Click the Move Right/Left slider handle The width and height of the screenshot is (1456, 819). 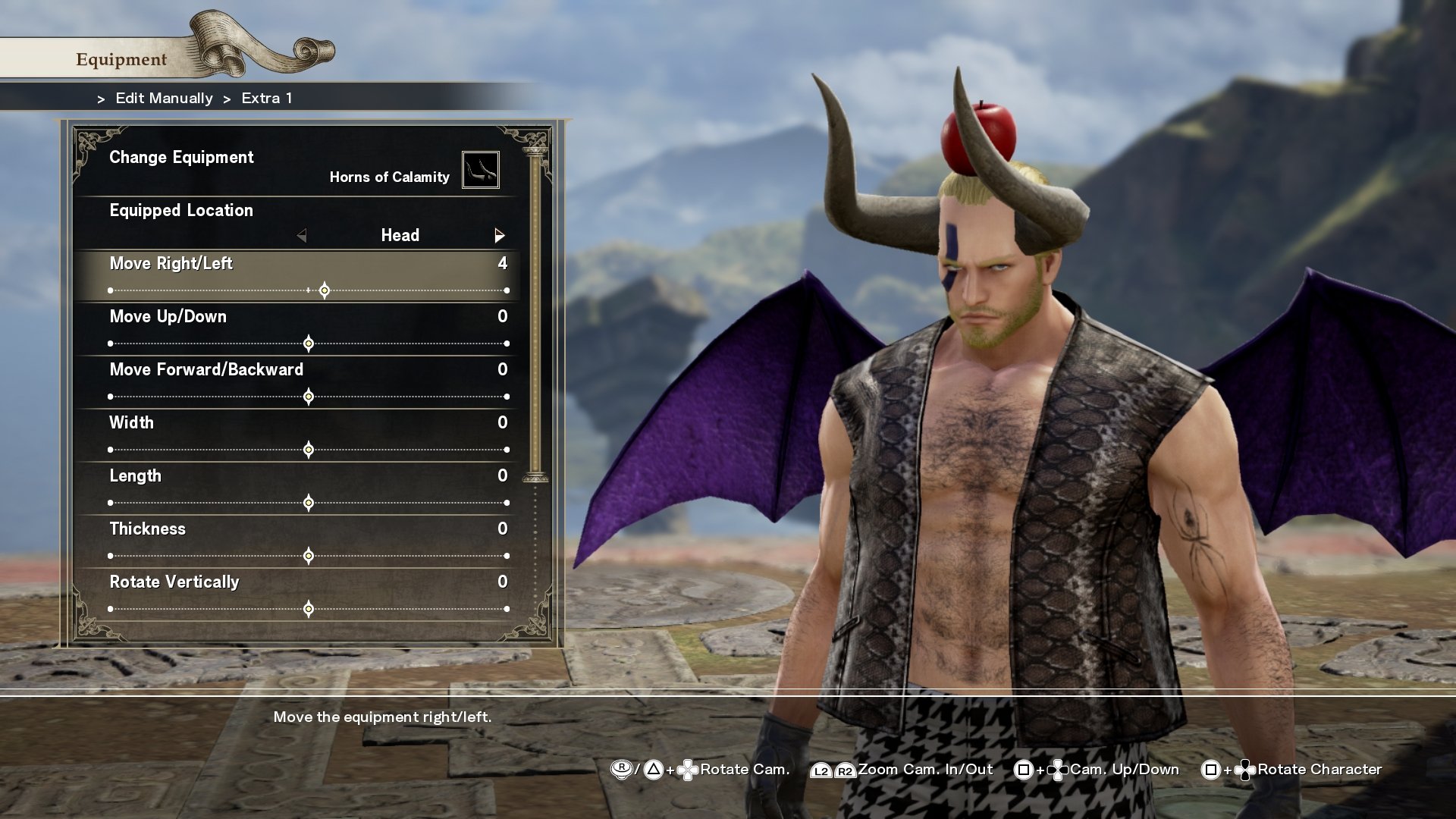pos(325,290)
